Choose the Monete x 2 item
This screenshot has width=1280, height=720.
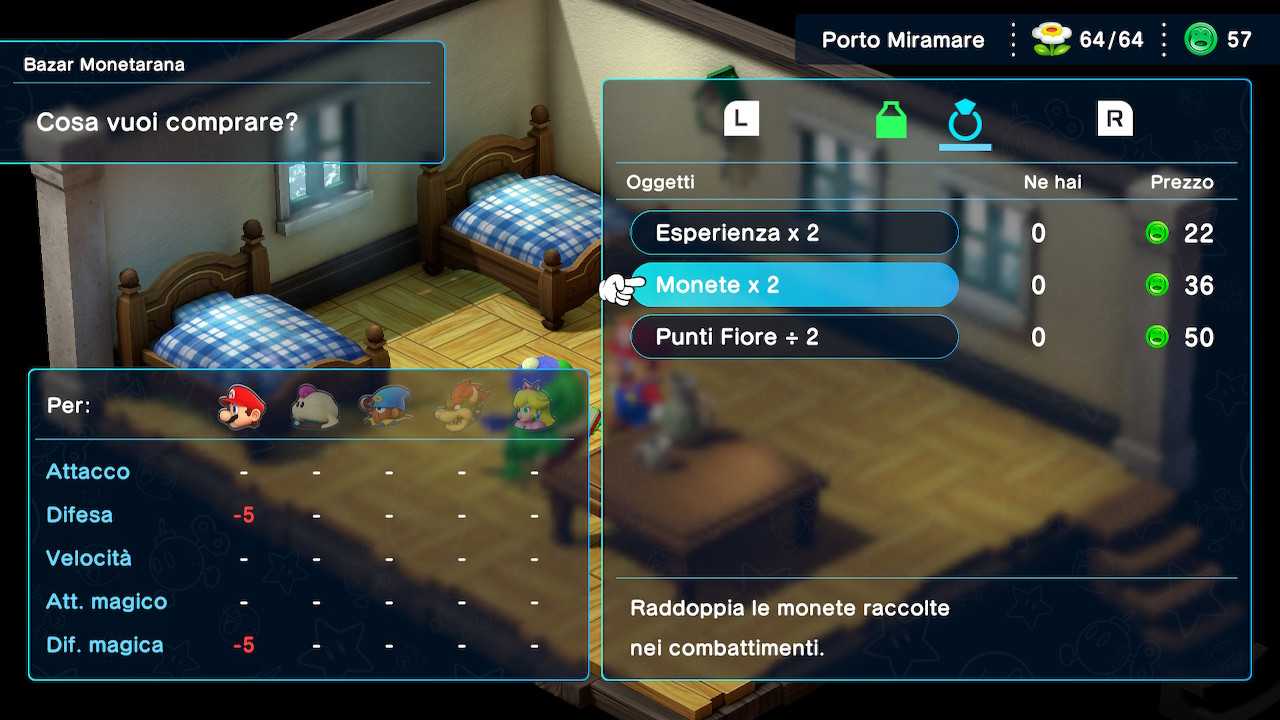coord(794,285)
